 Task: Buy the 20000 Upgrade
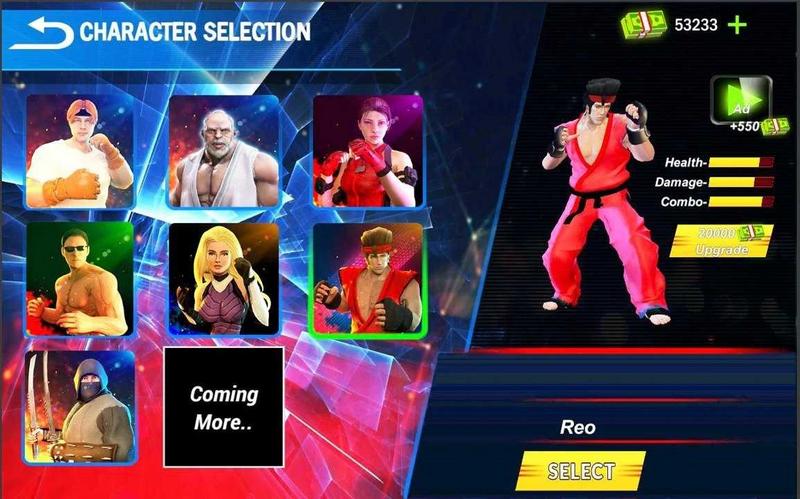pyautogui.click(x=722, y=240)
